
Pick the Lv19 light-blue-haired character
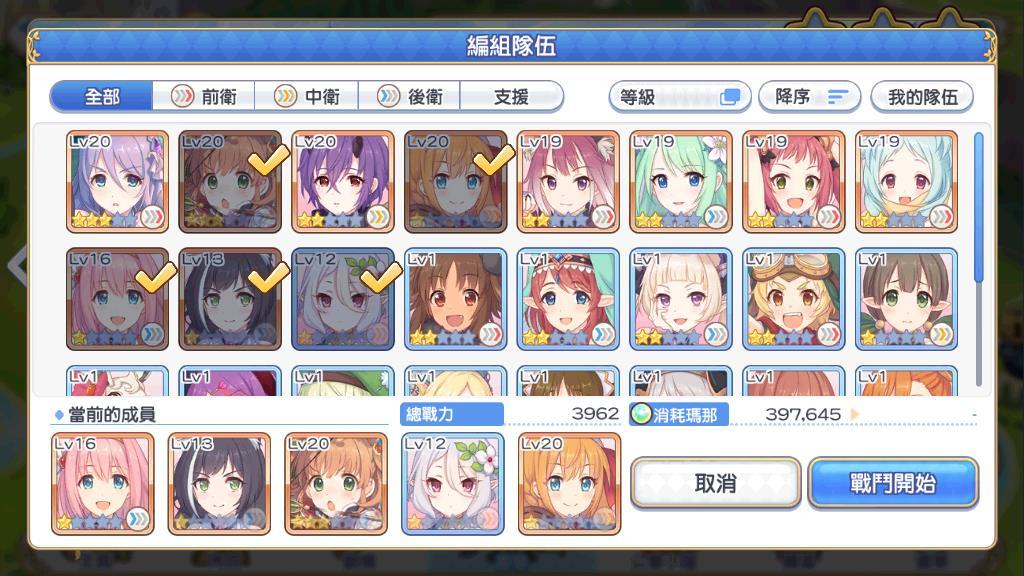(906, 181)
